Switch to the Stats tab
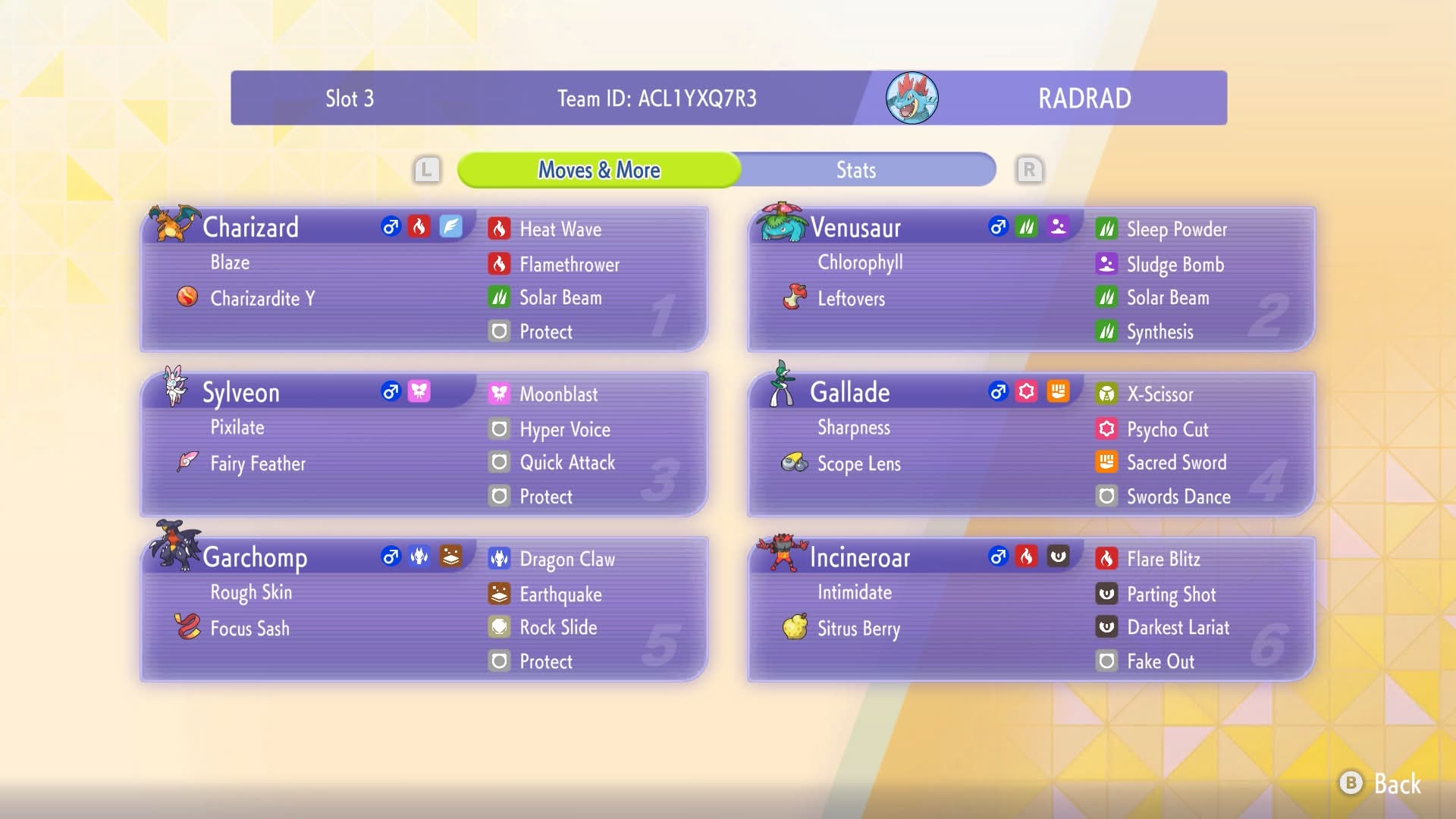 pyautogui.click(x=856, y=170)
